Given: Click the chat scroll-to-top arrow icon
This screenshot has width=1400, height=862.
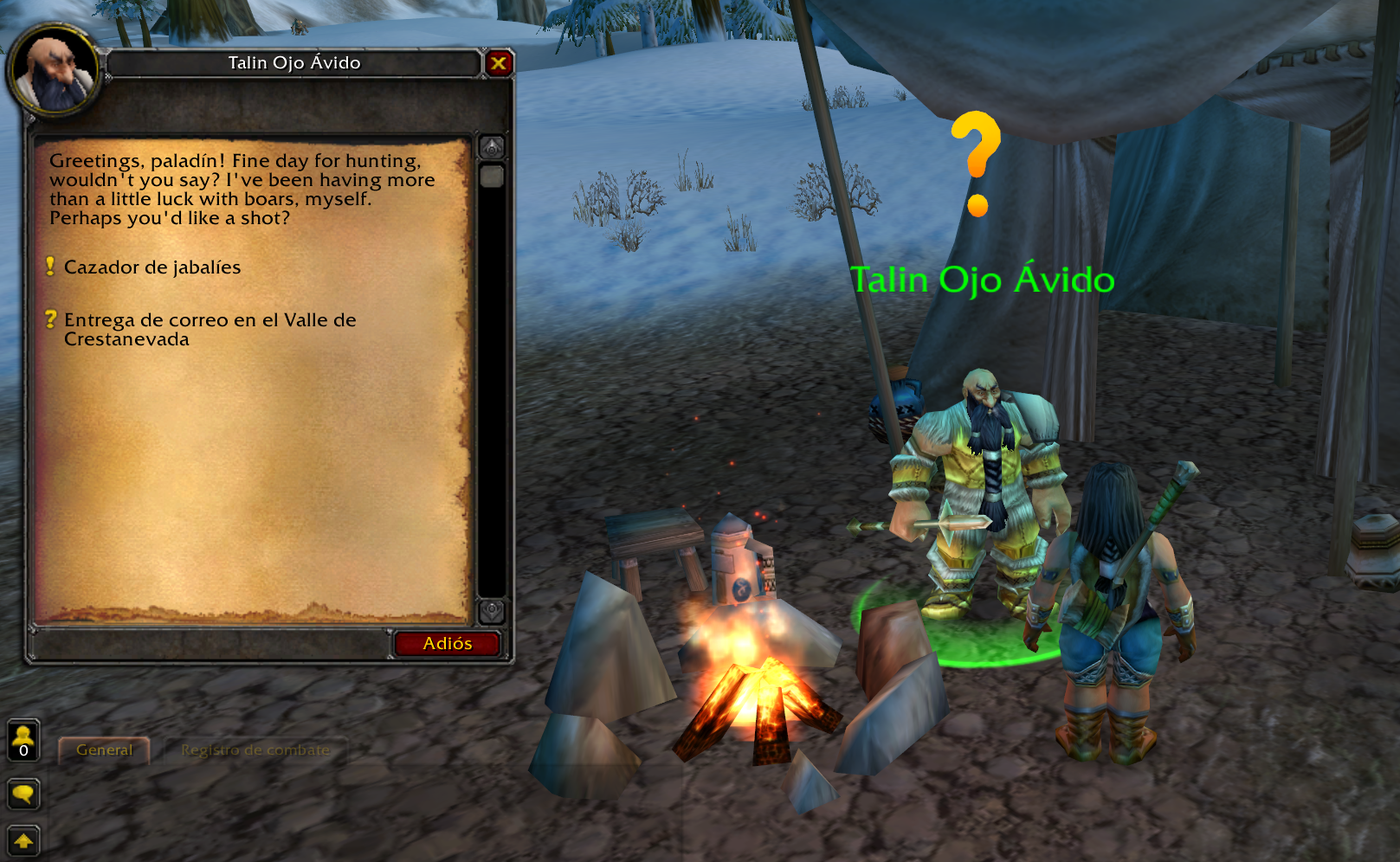Looking at the screenshot, I should [x=23, y=839].
